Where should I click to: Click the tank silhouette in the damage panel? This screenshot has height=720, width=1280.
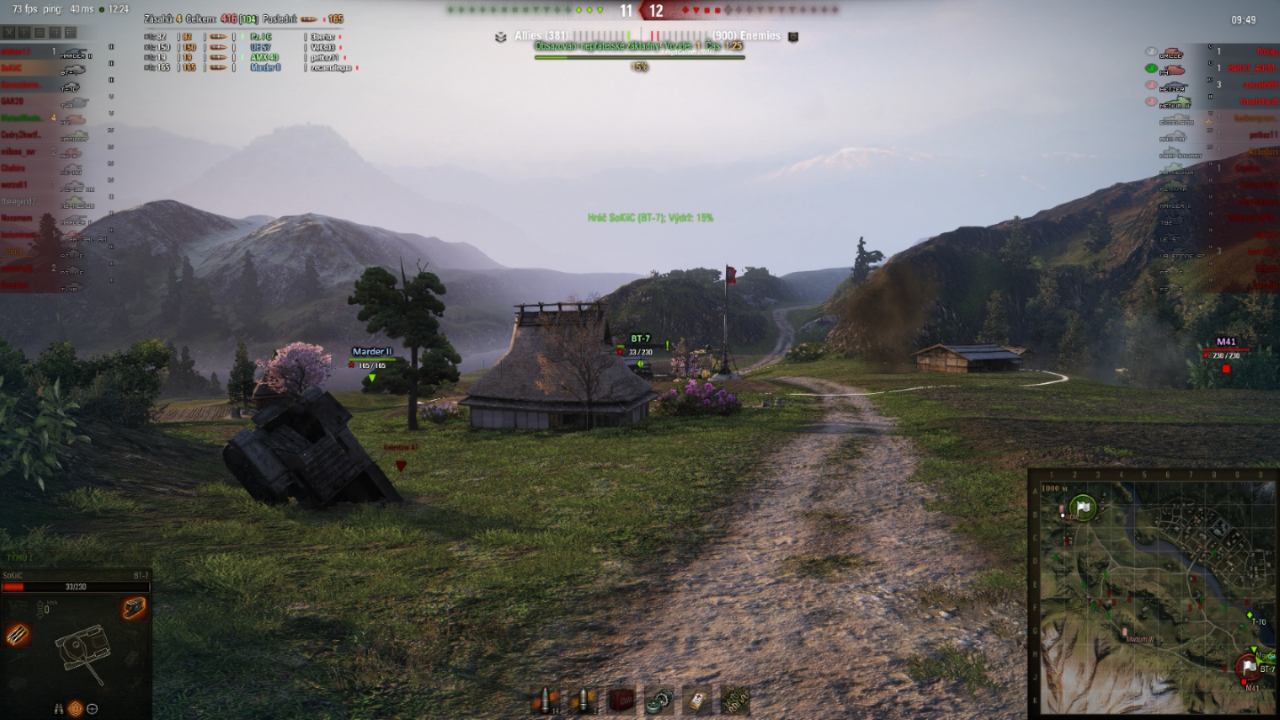coord(80,650)
